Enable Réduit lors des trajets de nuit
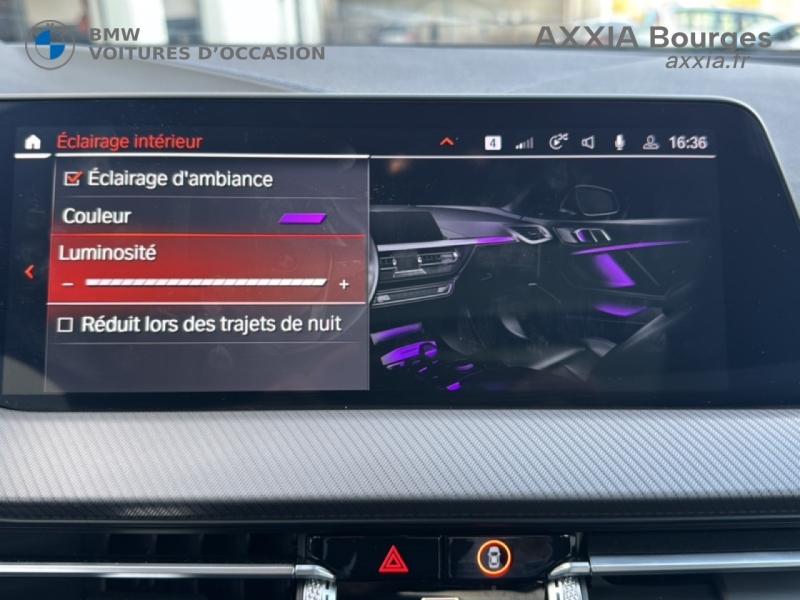 point(66,324)
